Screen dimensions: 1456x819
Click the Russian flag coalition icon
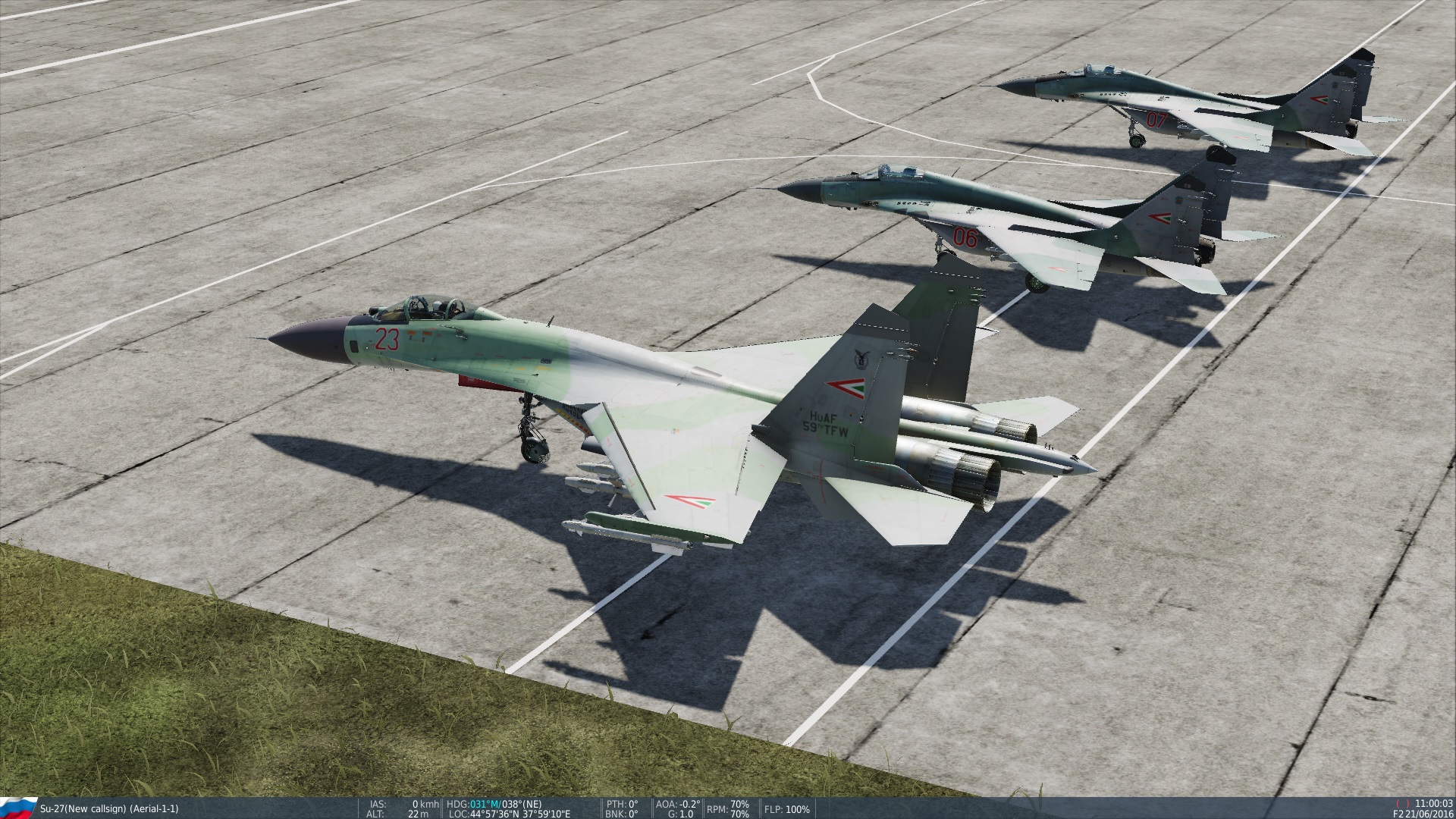tap(19, 805)
